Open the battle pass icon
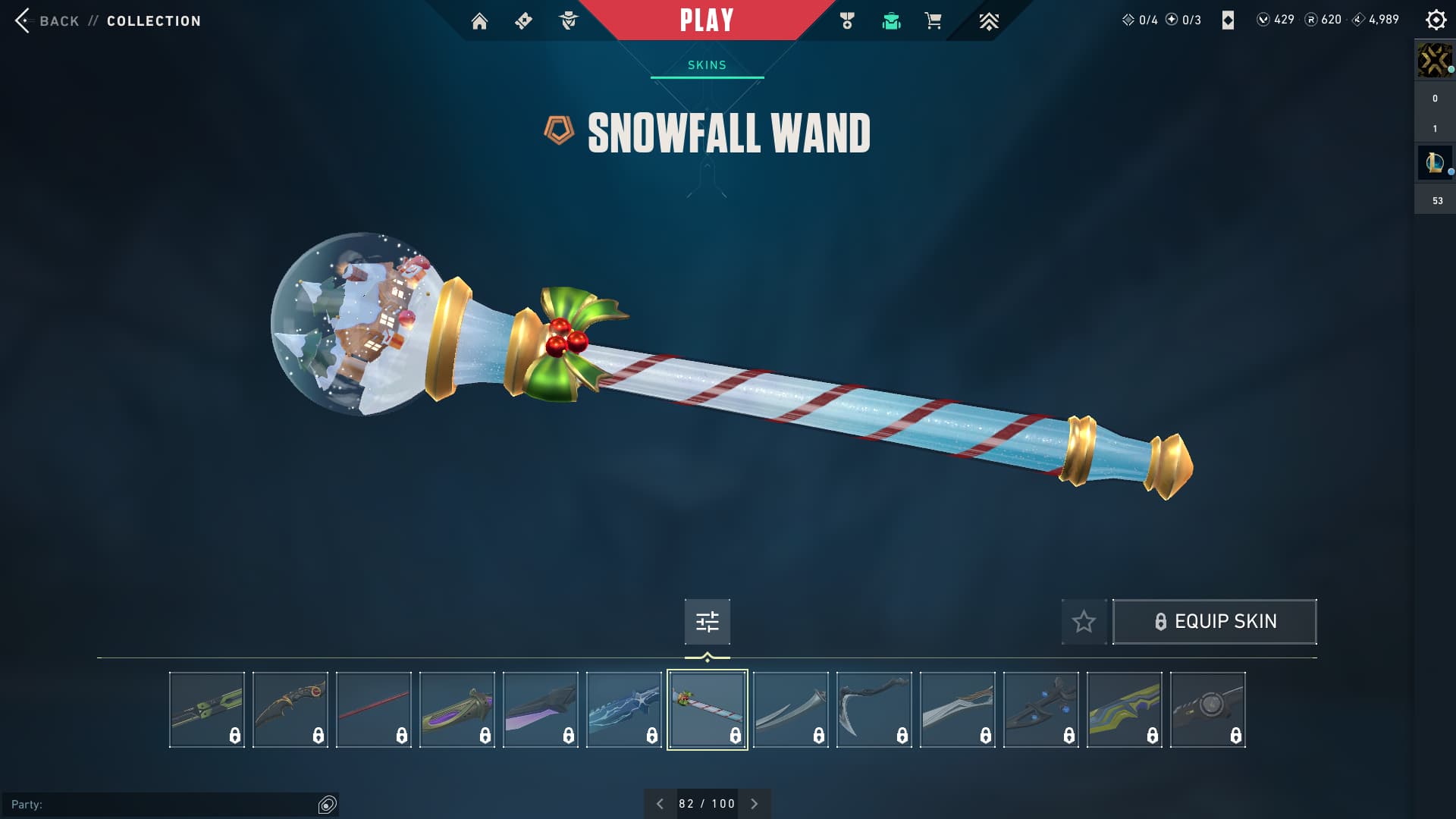 tap(523, 21)
